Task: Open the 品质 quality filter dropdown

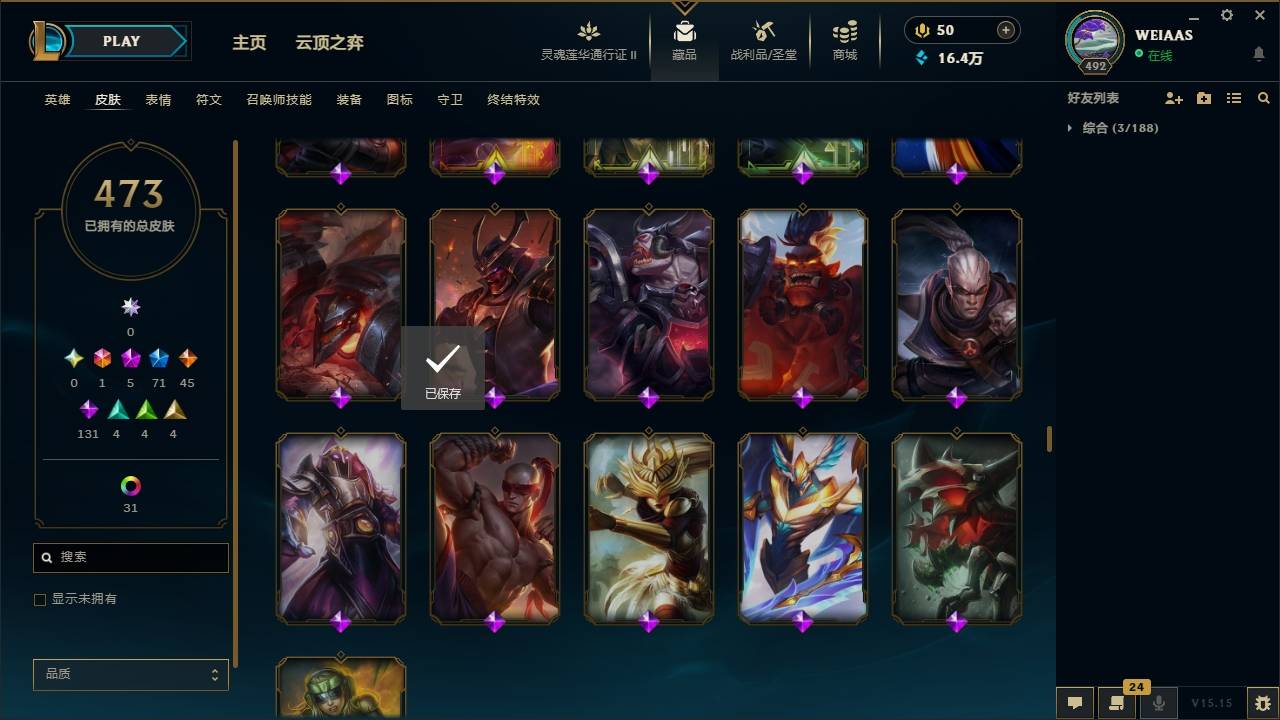Action: pos(130,674)
